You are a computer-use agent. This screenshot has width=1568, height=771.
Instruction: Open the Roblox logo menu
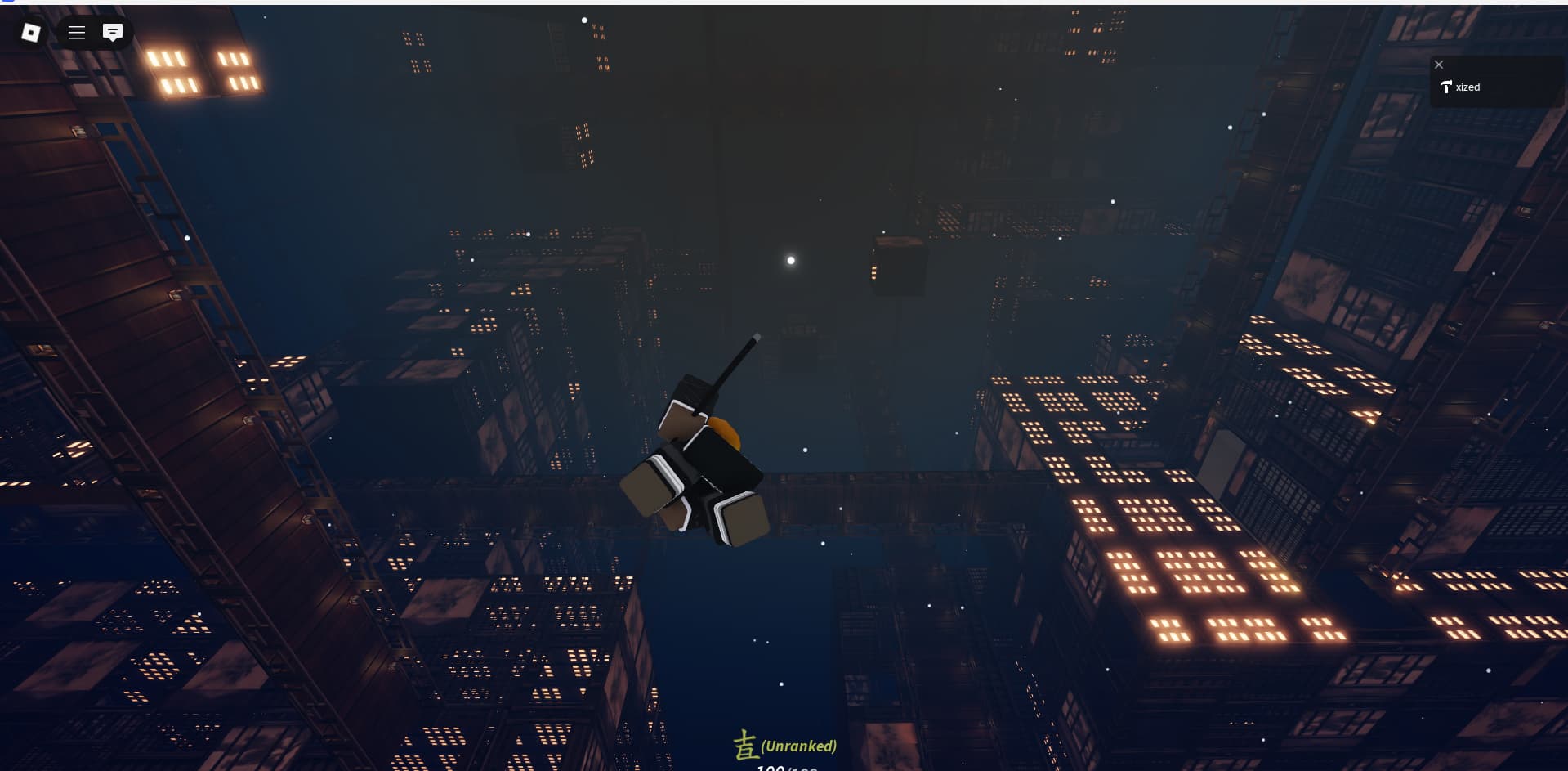point(31,33)
